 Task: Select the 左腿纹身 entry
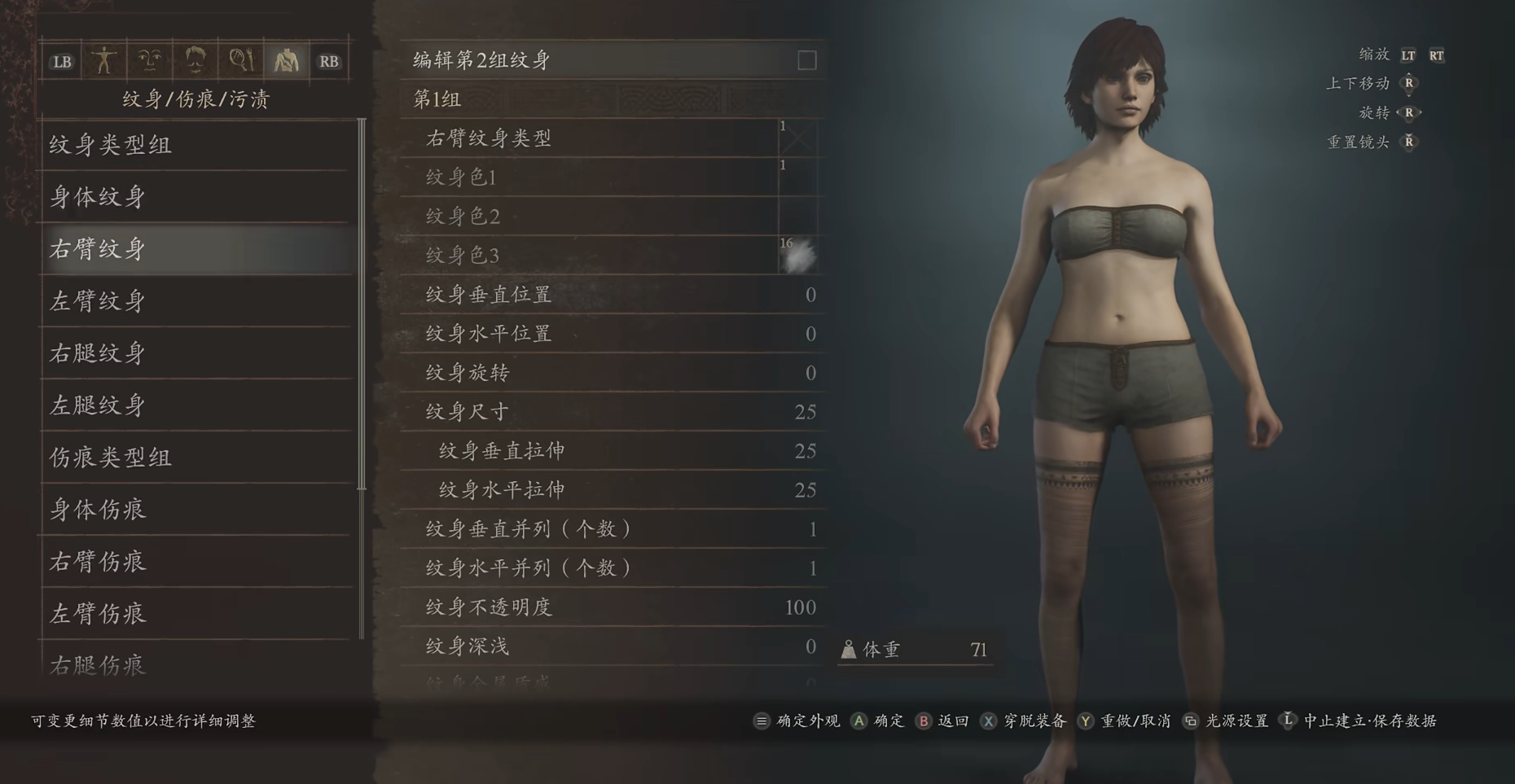coord(195,405)
